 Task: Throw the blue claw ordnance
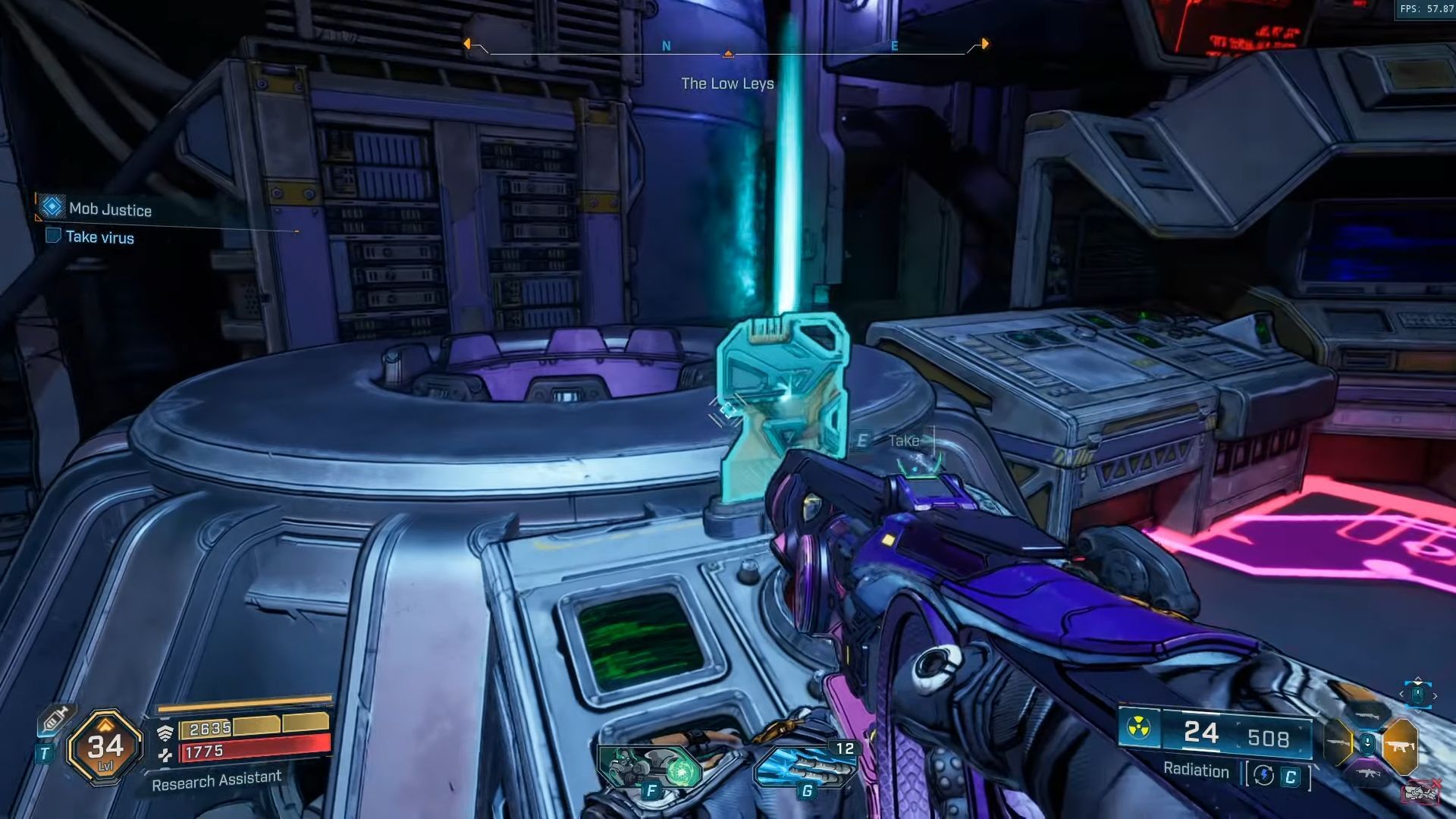pyautogui.click(x=805, y=766)
